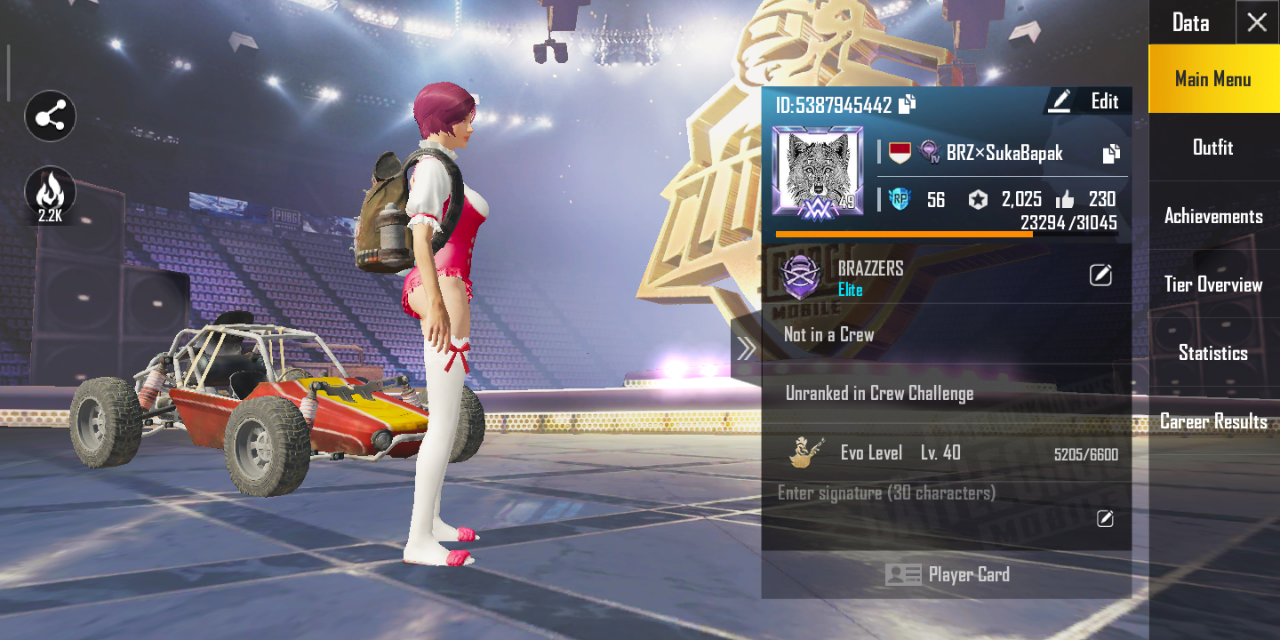
Task: Open the Career Results tab
Action: click(x=1213, y=422)
